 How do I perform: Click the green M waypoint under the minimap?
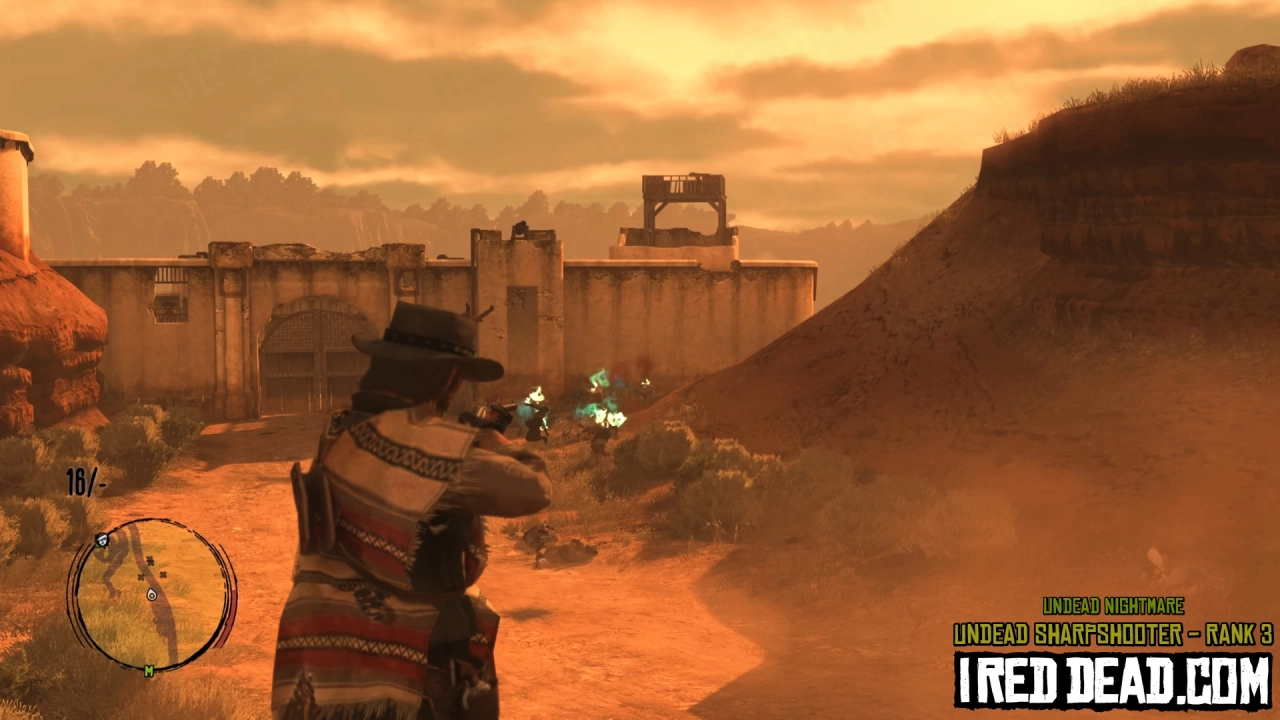(148, 670)
